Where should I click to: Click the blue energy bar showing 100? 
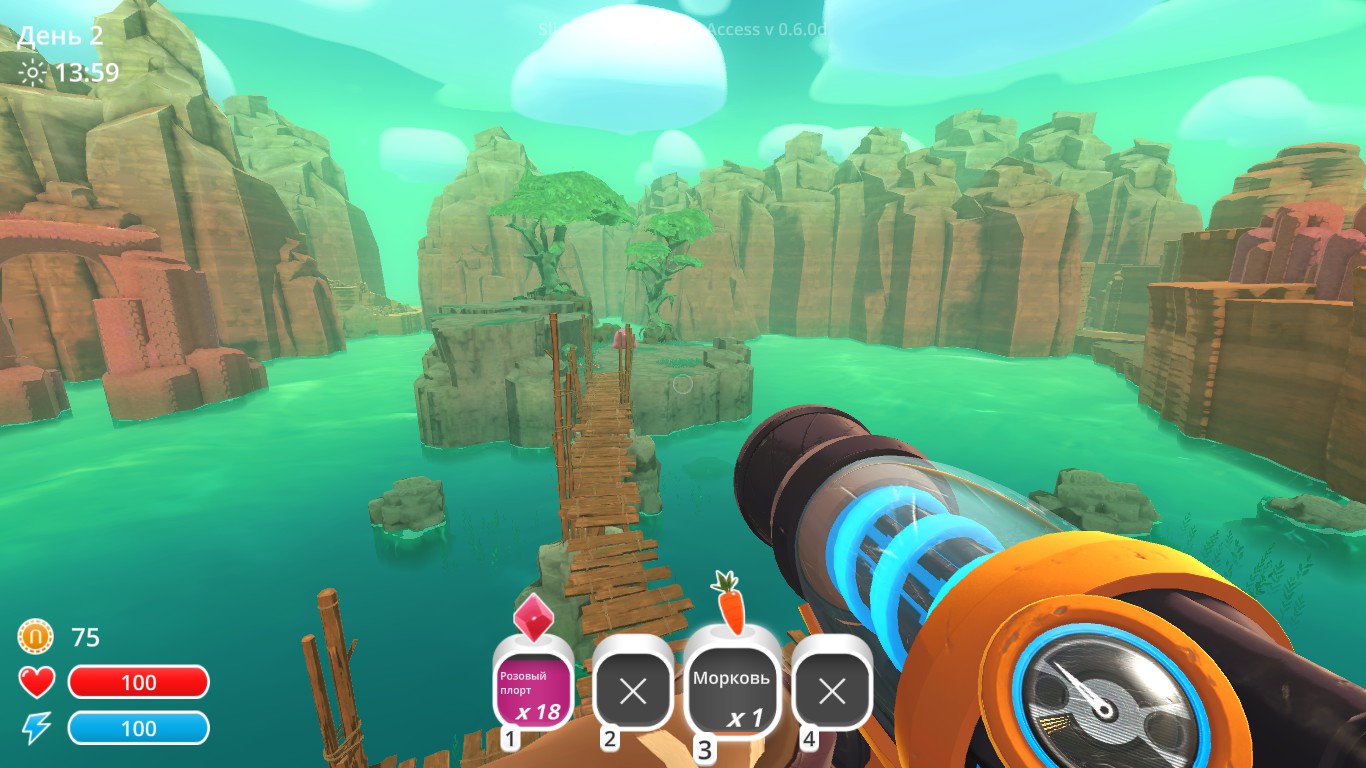tap(139, 727)
